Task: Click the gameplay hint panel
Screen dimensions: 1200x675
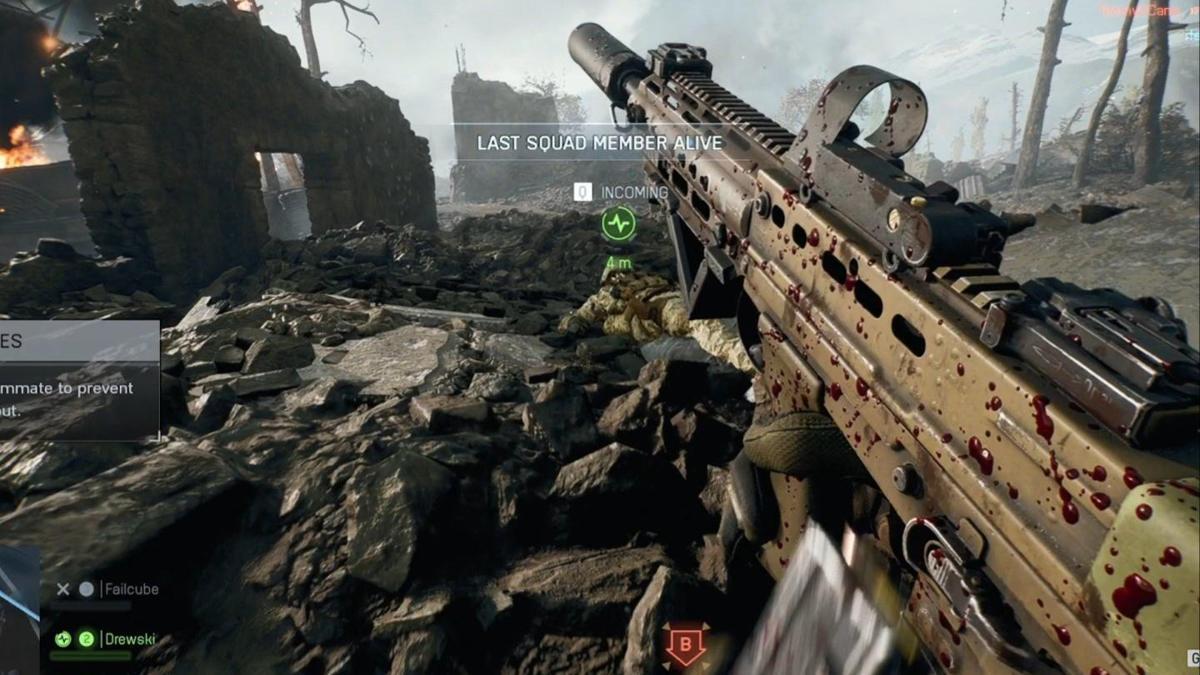Action: pos(79,379)
